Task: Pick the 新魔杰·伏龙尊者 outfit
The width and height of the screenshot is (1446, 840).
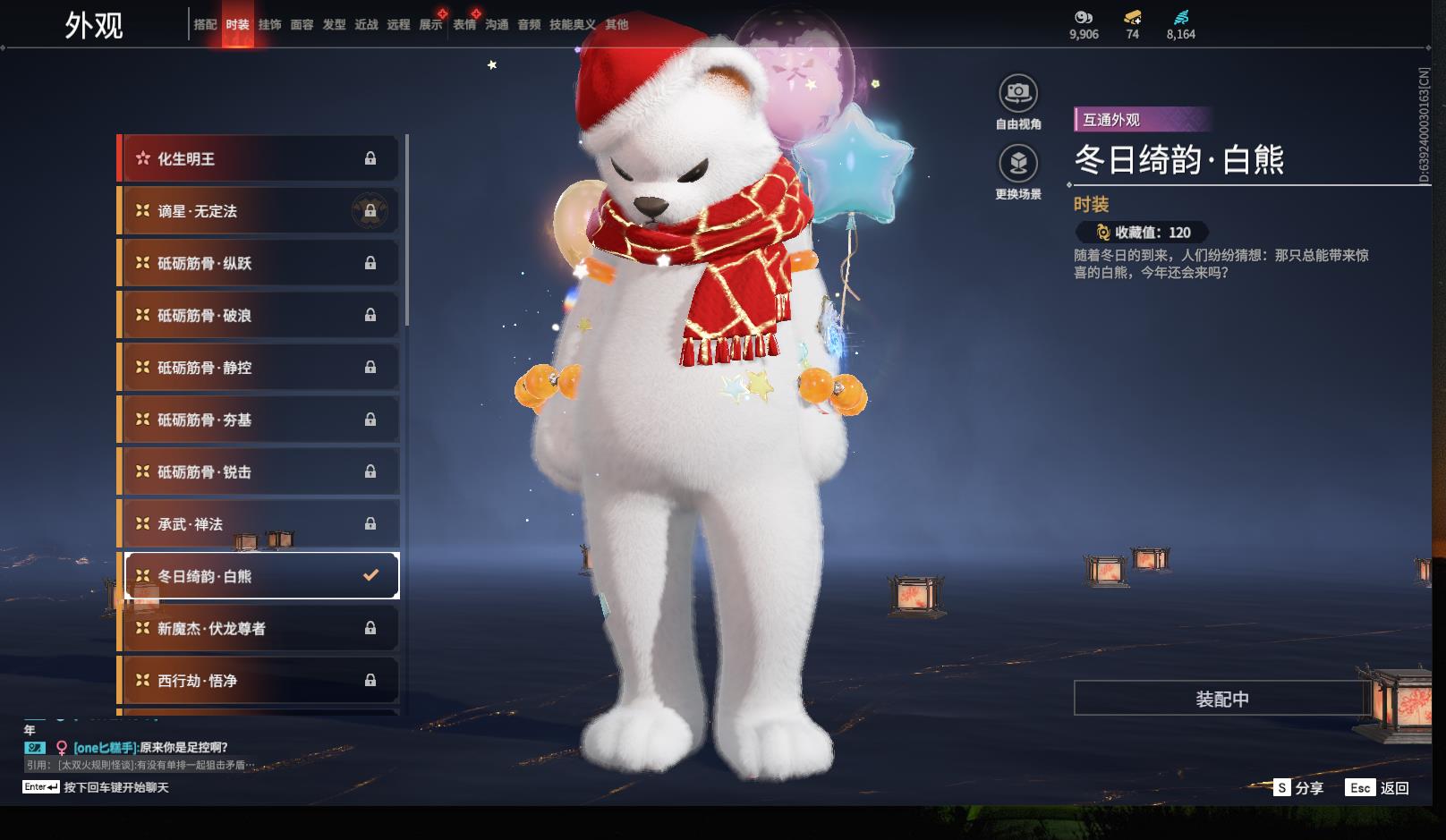Action: 258,629
